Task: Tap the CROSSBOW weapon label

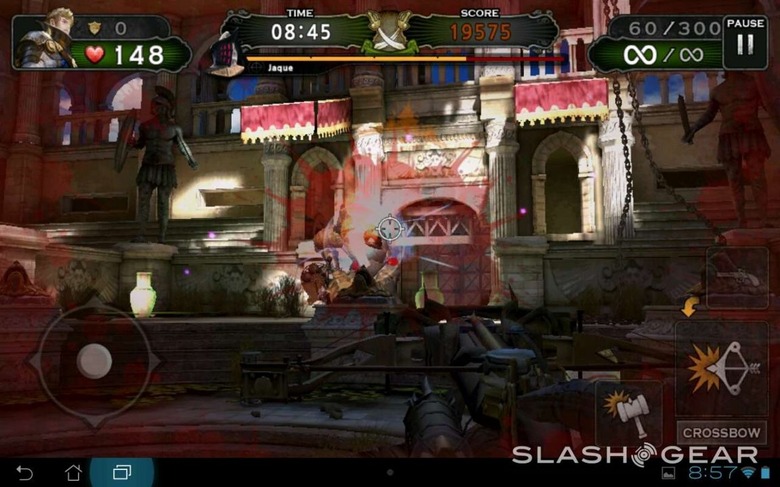Action: point(723,433)
